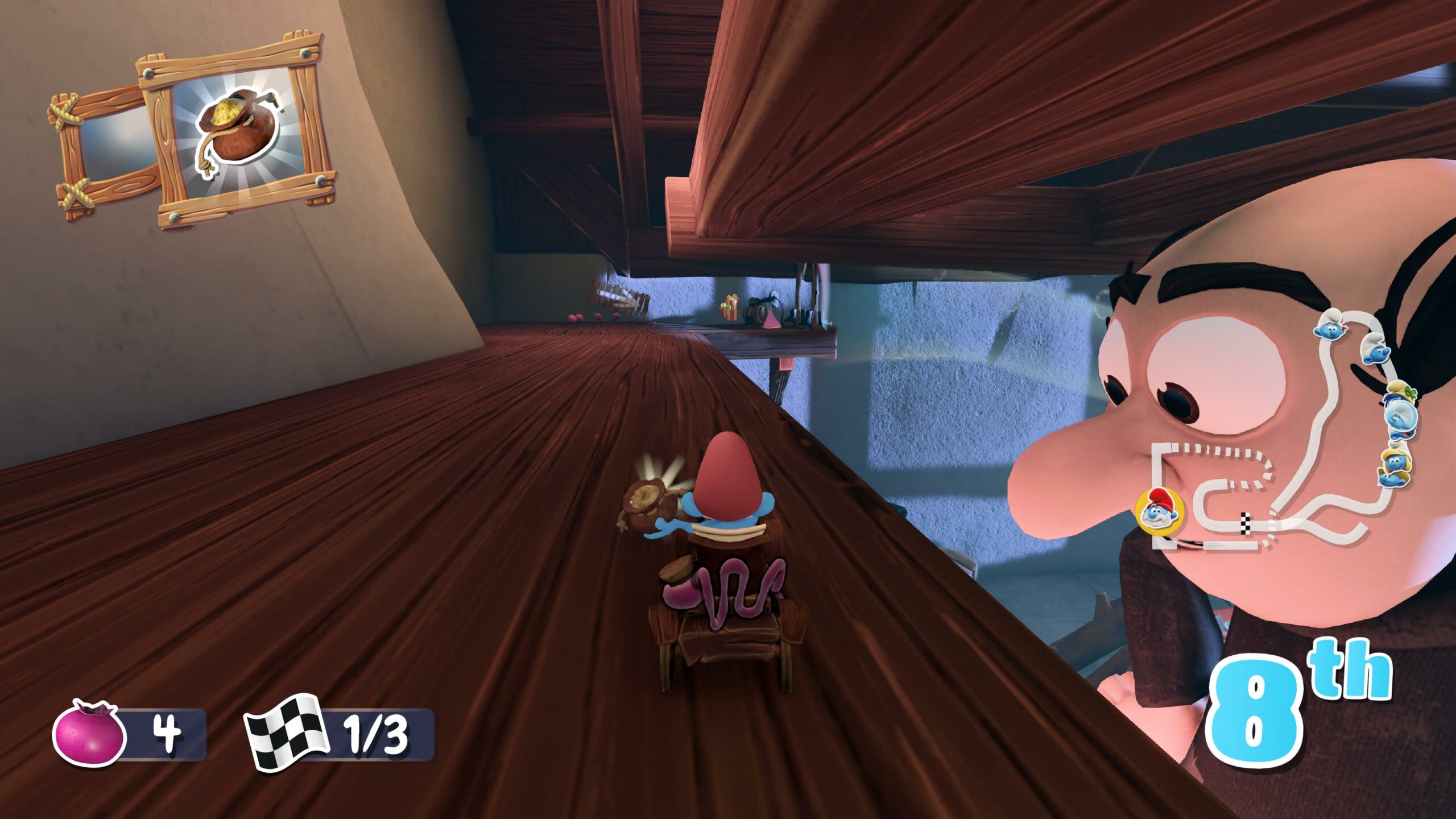Click the smurfberry counter icon
The width and height of the screenshot is (1456, 819).
[89, 735]
